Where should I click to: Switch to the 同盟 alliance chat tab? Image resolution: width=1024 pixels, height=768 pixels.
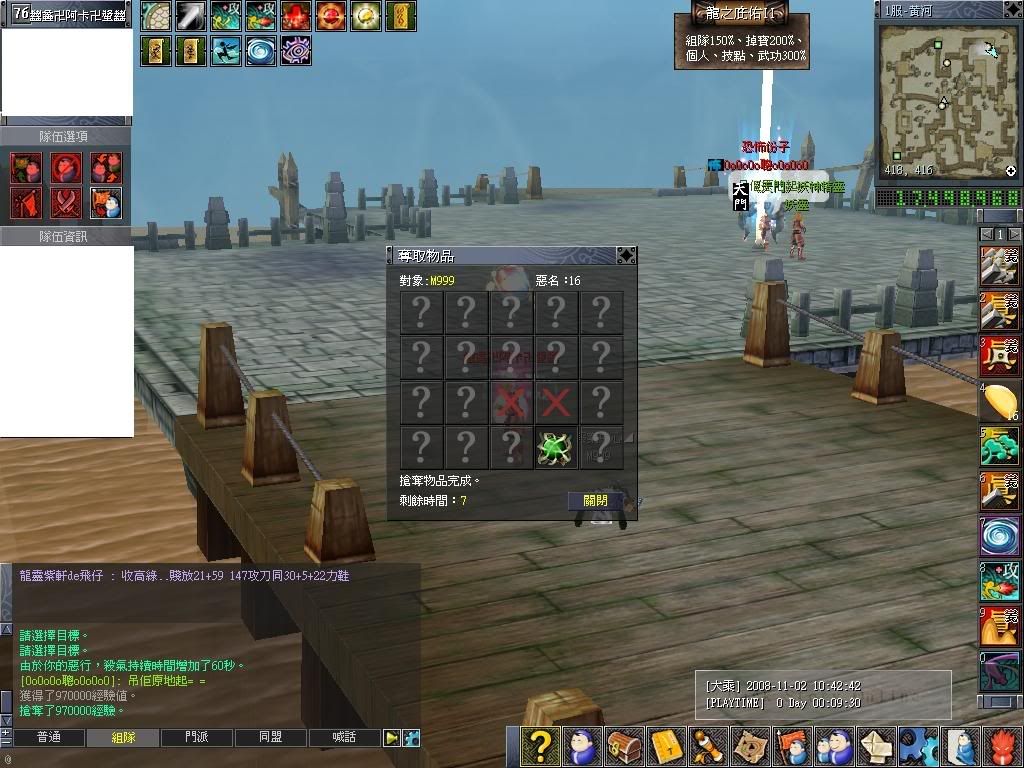click(270, 737)
